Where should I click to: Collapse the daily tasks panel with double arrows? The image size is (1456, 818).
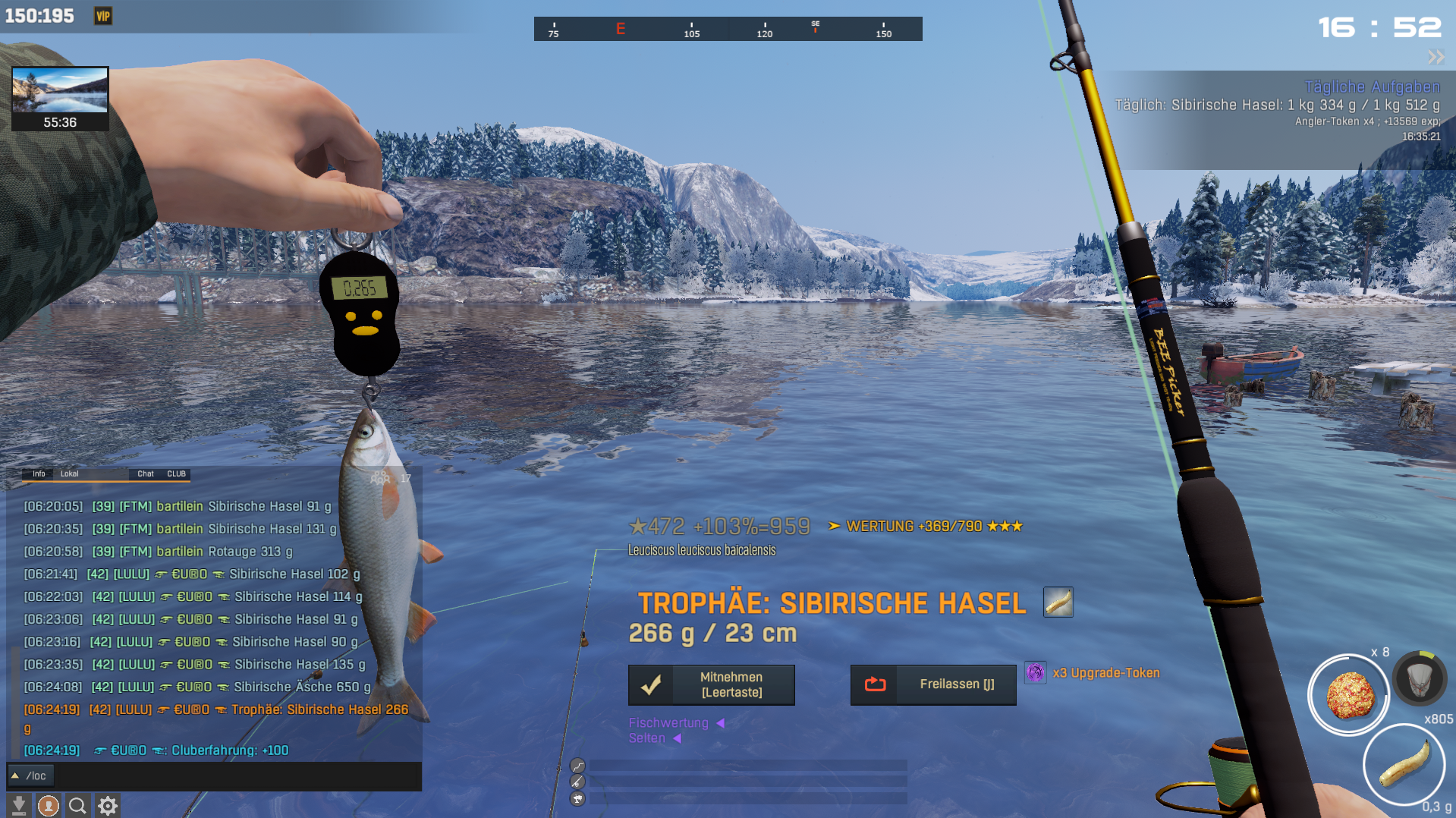[x=1436, y=57]
